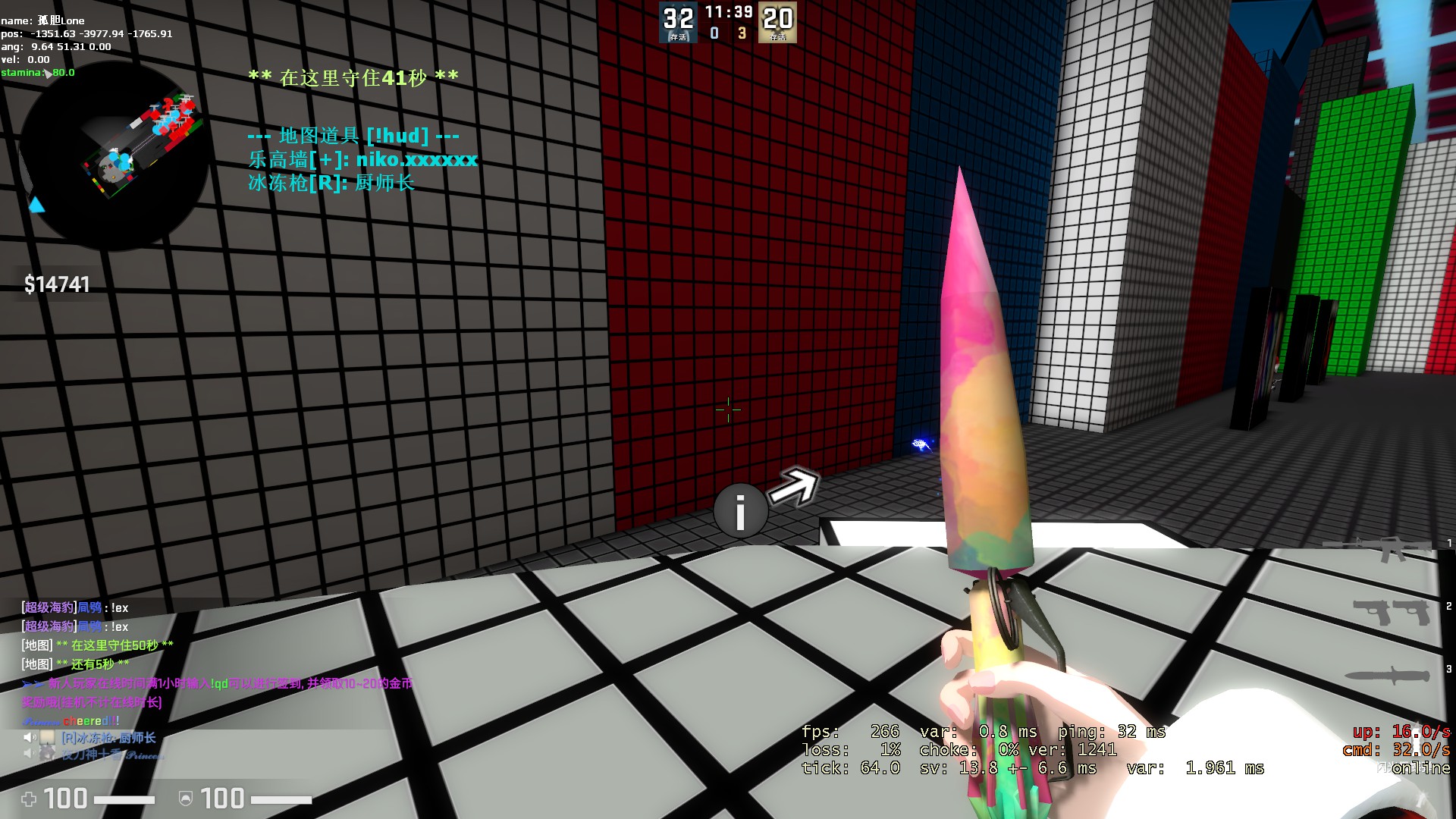Click the speaker icon beside the voice player
Image resolution: width=1456 pixels, height=819 pixels.
coord(30,737)
